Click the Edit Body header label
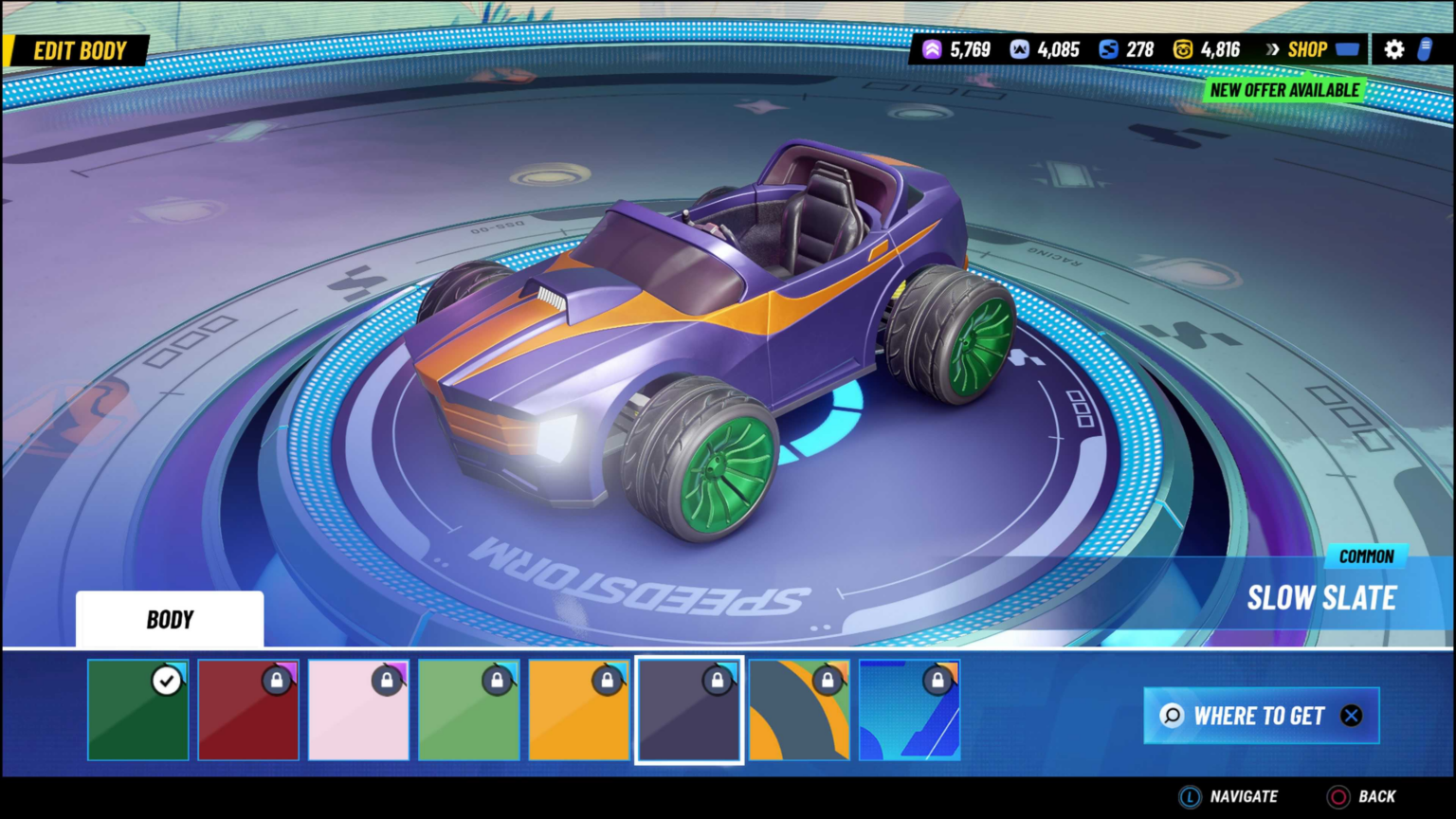 [80, 50]
